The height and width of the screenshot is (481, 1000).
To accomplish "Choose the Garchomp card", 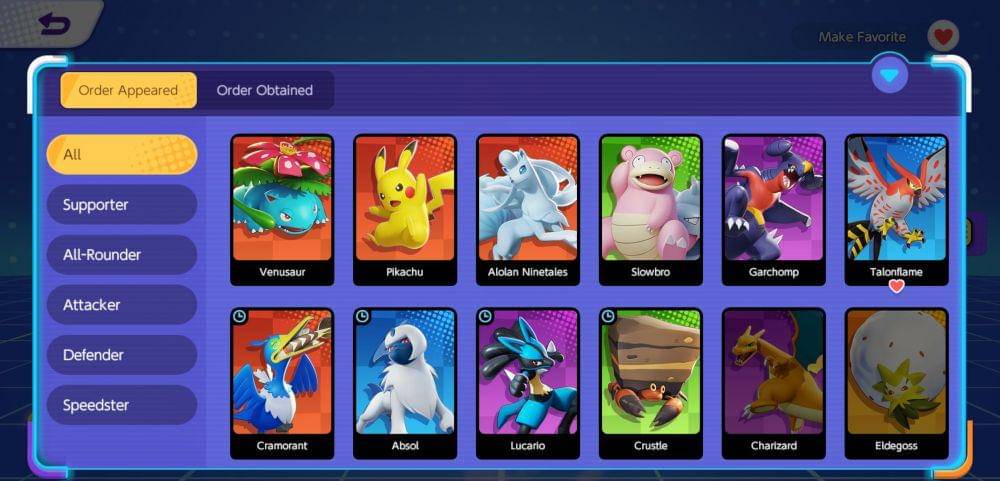I will pos(773,209).
